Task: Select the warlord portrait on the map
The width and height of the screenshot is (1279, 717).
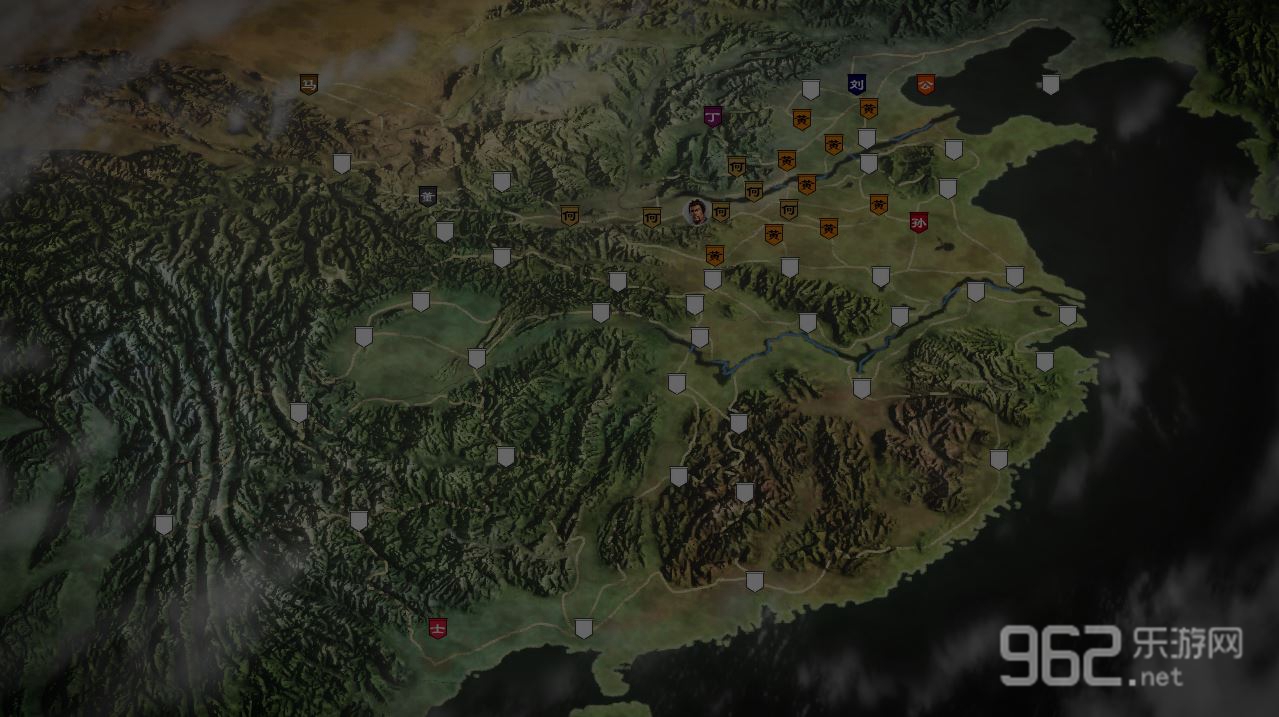Action: [696, 211]
